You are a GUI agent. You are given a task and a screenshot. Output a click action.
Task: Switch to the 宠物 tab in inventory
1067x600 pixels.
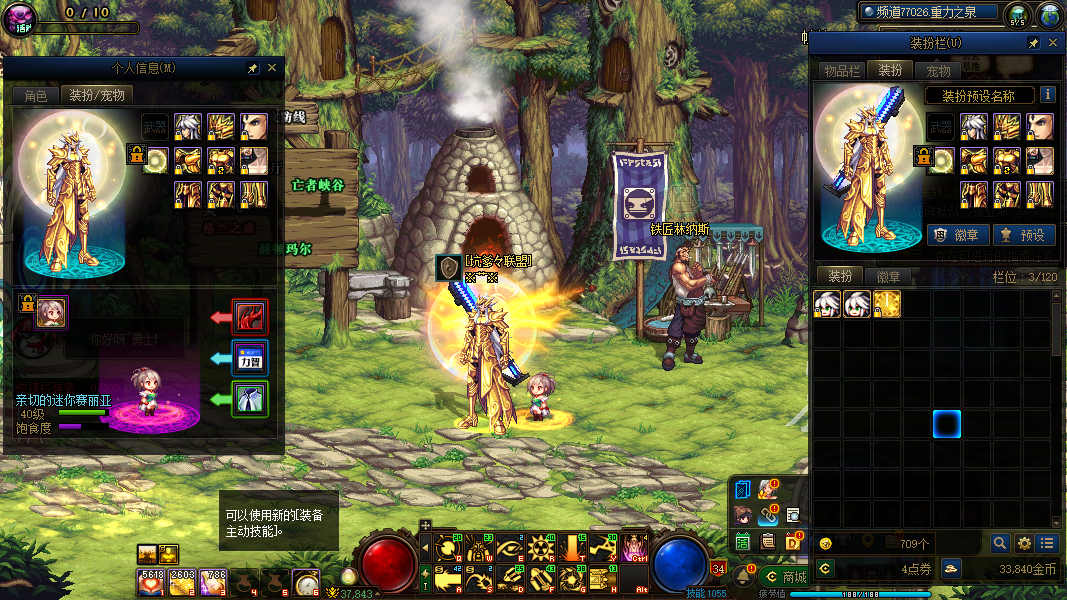click(x=938, y=71)
